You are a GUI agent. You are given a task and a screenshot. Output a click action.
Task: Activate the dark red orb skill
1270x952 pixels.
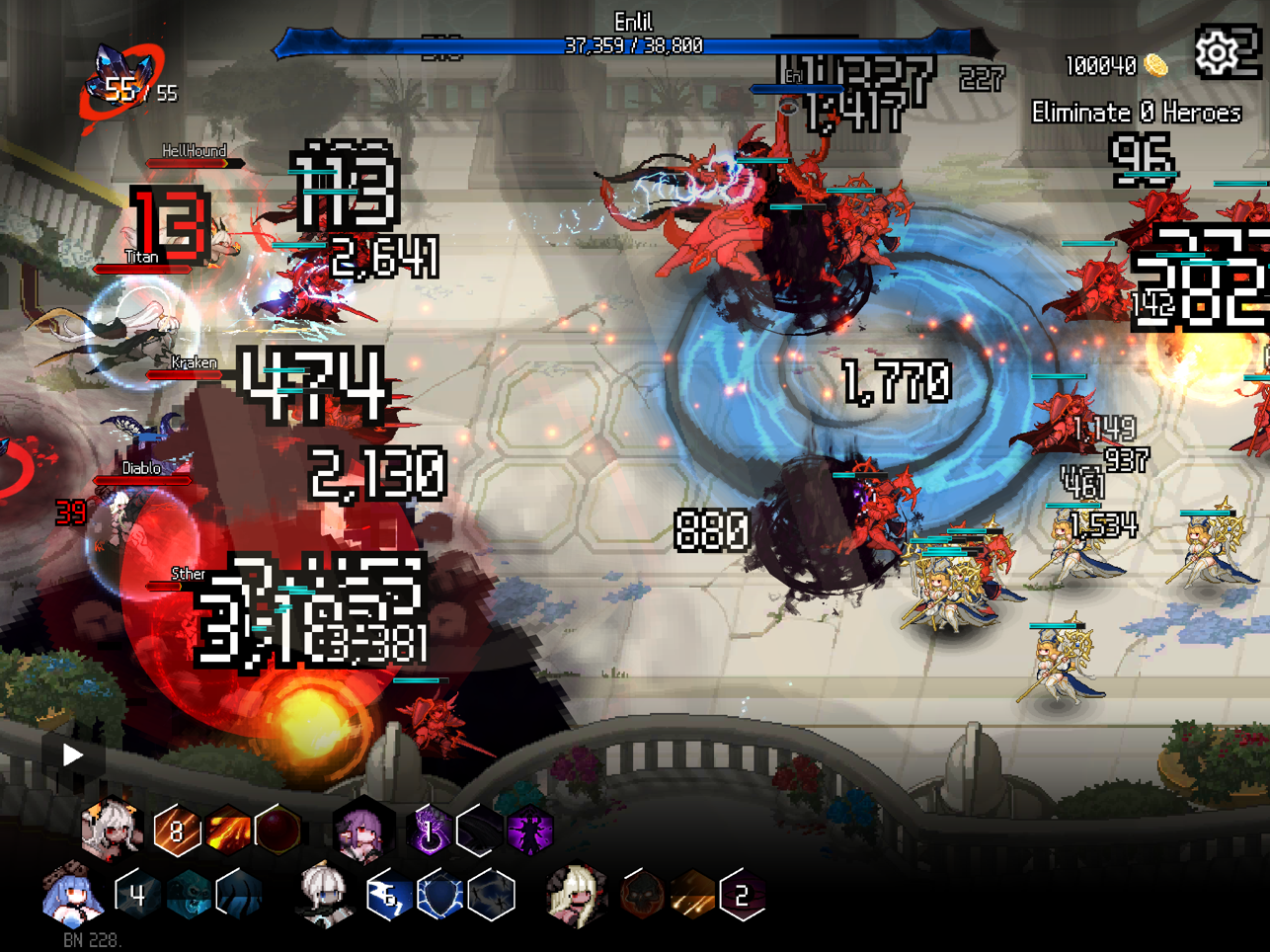278,831
